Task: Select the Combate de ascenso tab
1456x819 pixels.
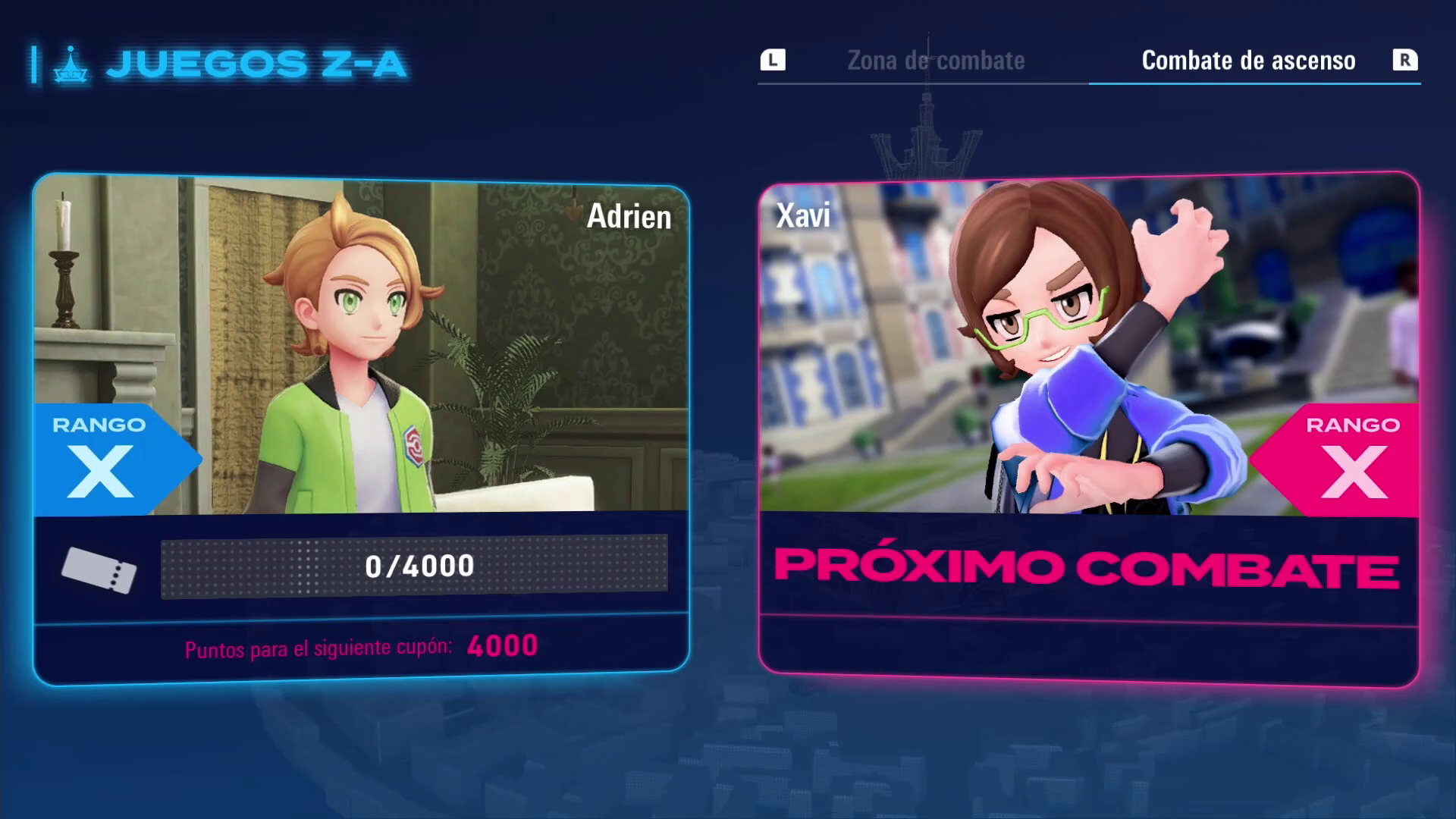Action: [1248, 61]
